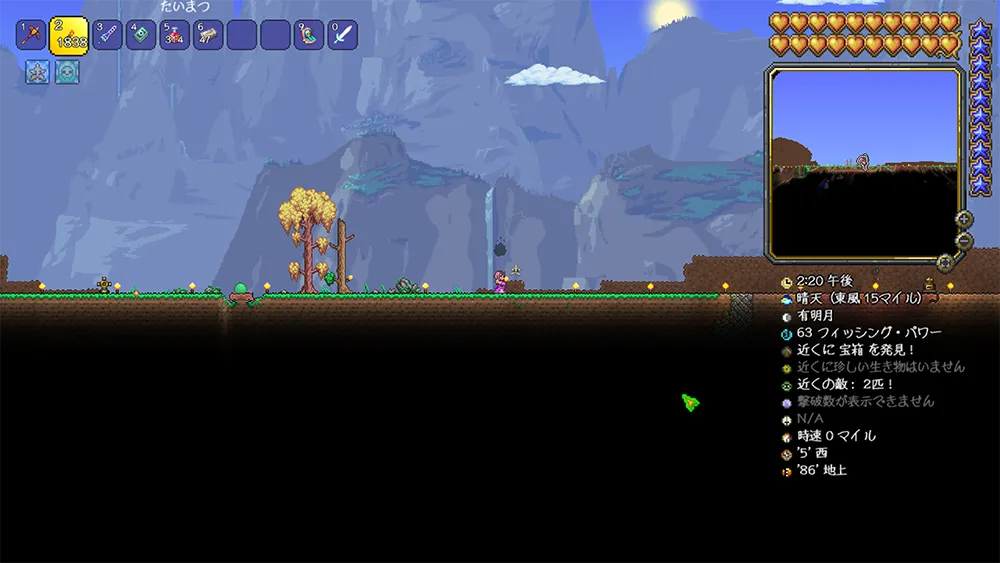
Task: Select the item stack of 47 in slot 6
Action: tap(208, 36)
